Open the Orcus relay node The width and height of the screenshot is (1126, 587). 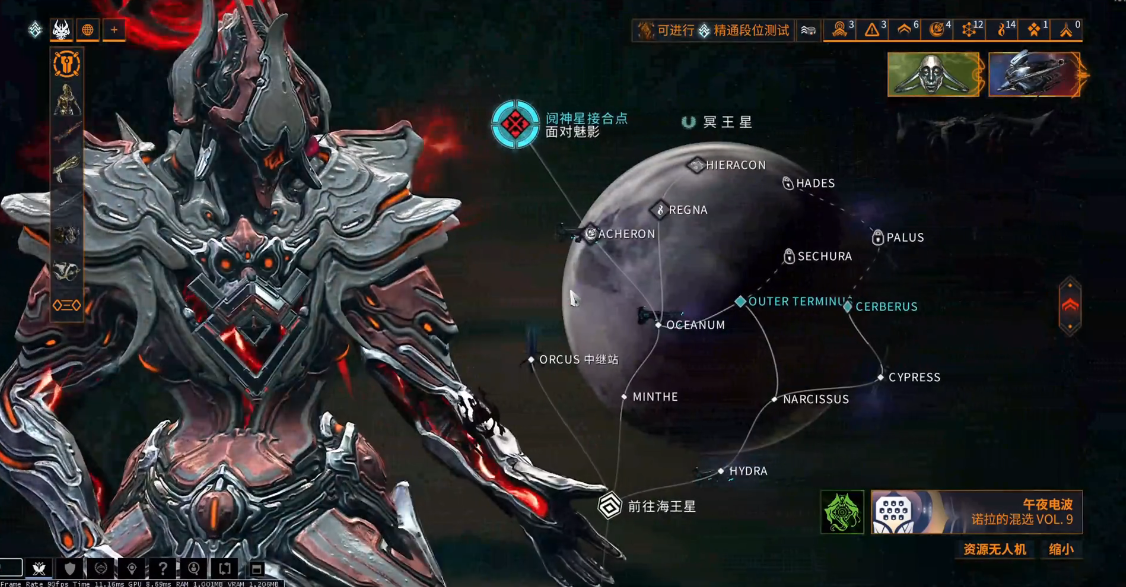[532, 359]
